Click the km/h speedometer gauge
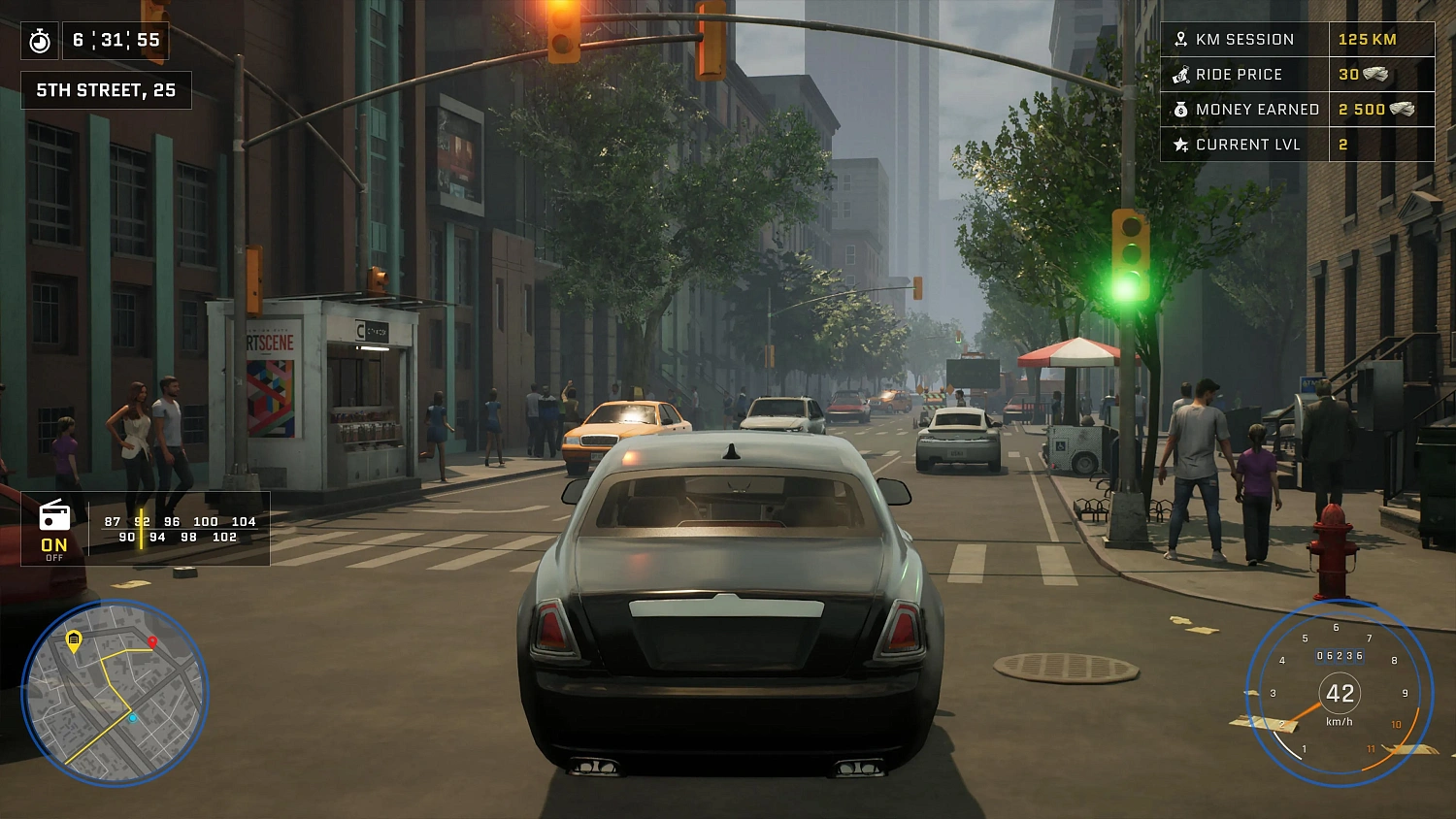 click(x=1341, y=694)
